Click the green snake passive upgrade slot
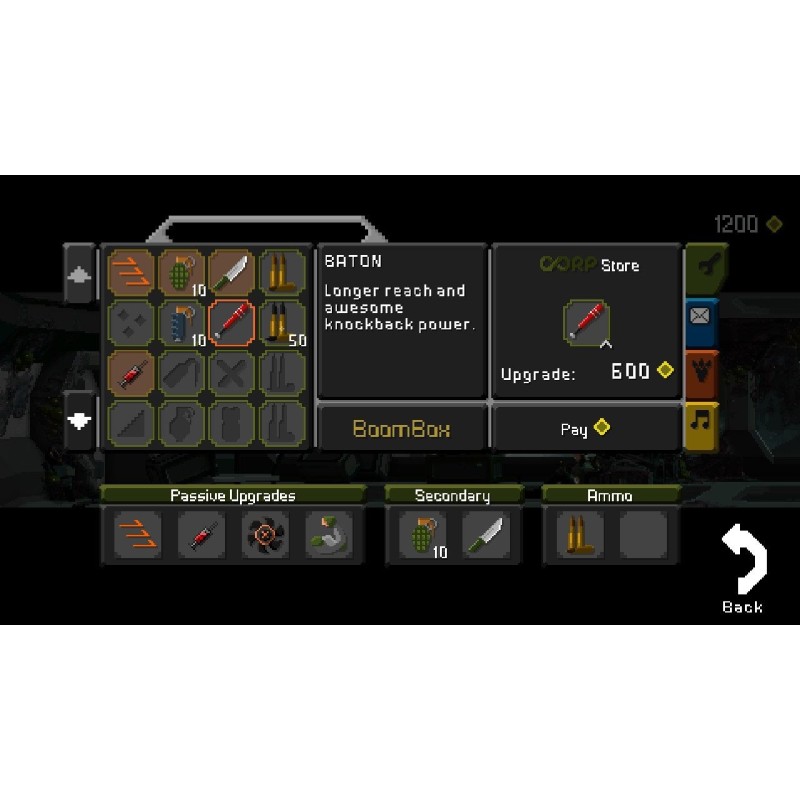The width and height of the screenshot is (800, 800). [x=327, y=536]
